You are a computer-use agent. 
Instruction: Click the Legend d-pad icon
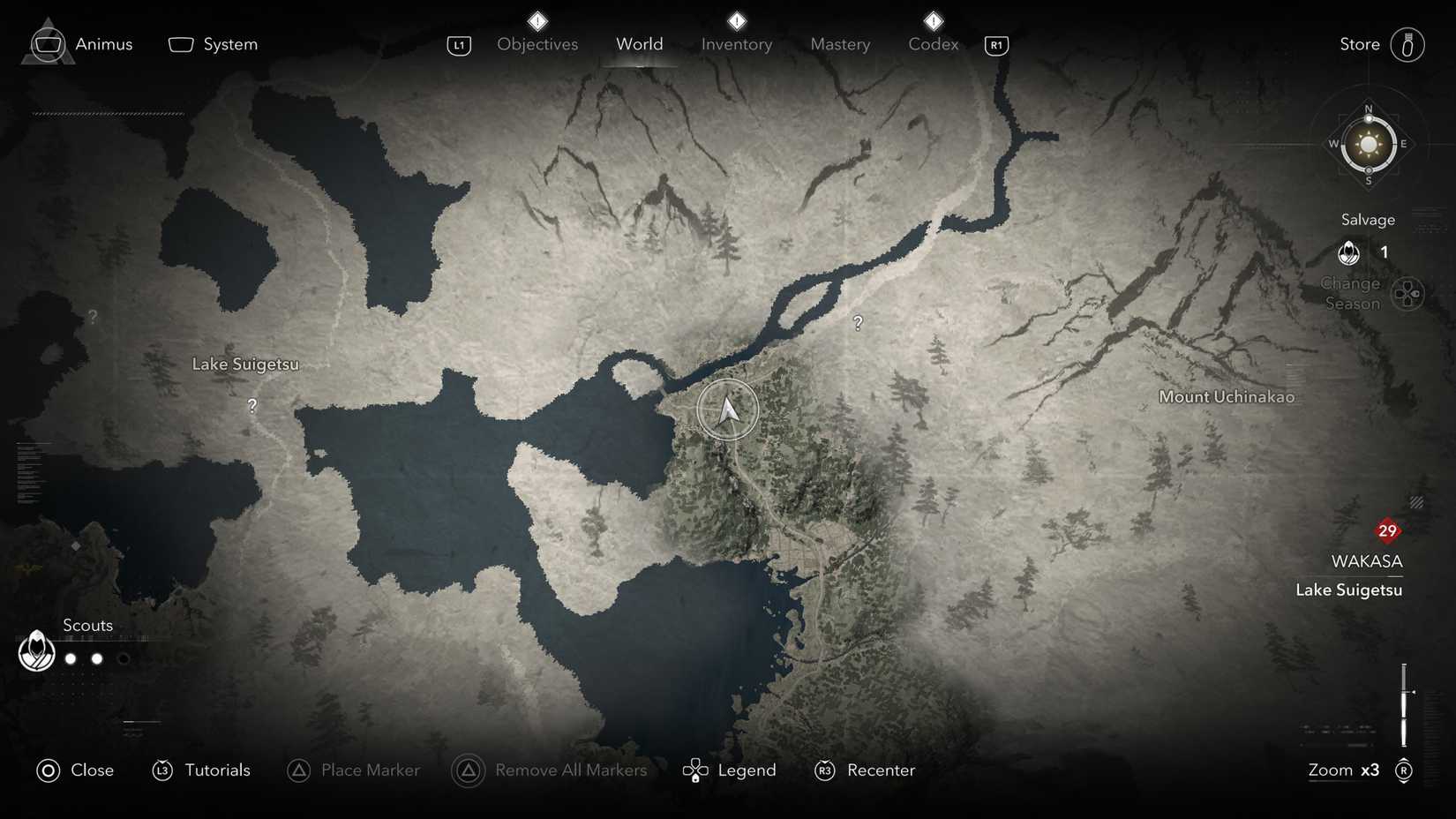(696, 770)
